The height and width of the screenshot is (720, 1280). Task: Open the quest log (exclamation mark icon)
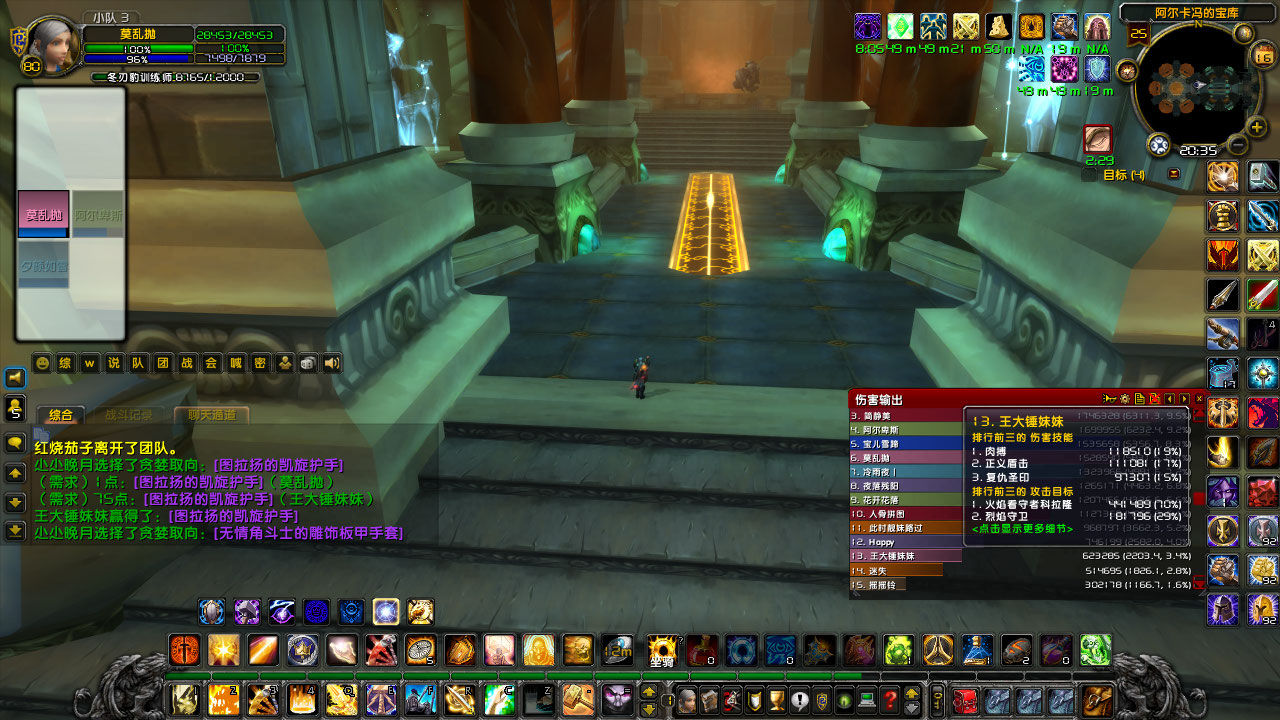click(x=797, y=699)
